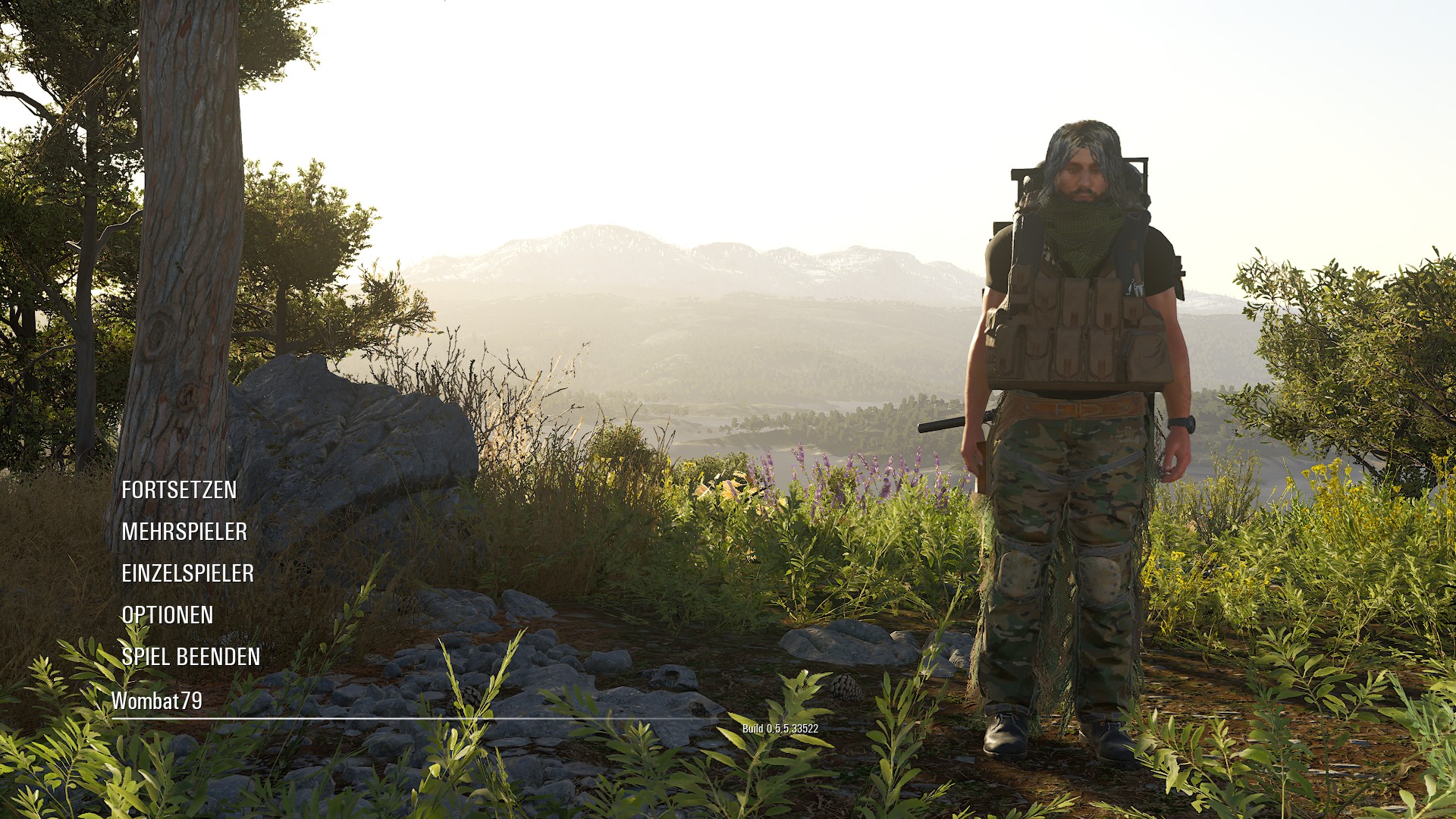Viewport: 1456px width, 819px height.
Task: Open the Mehrspieler menu
Action: [x=184, y=532]
